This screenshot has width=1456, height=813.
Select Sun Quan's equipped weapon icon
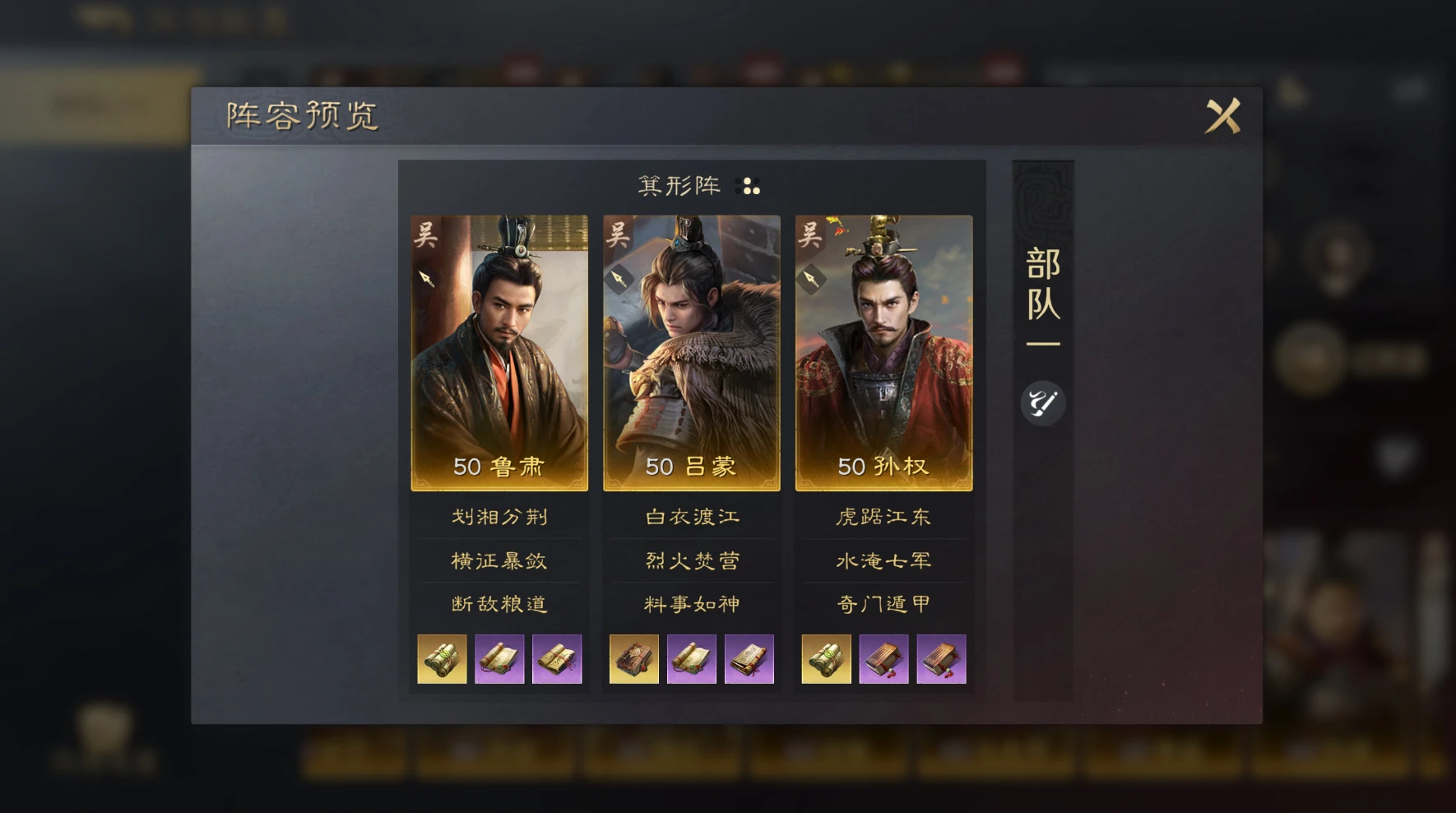pos(814,278)
